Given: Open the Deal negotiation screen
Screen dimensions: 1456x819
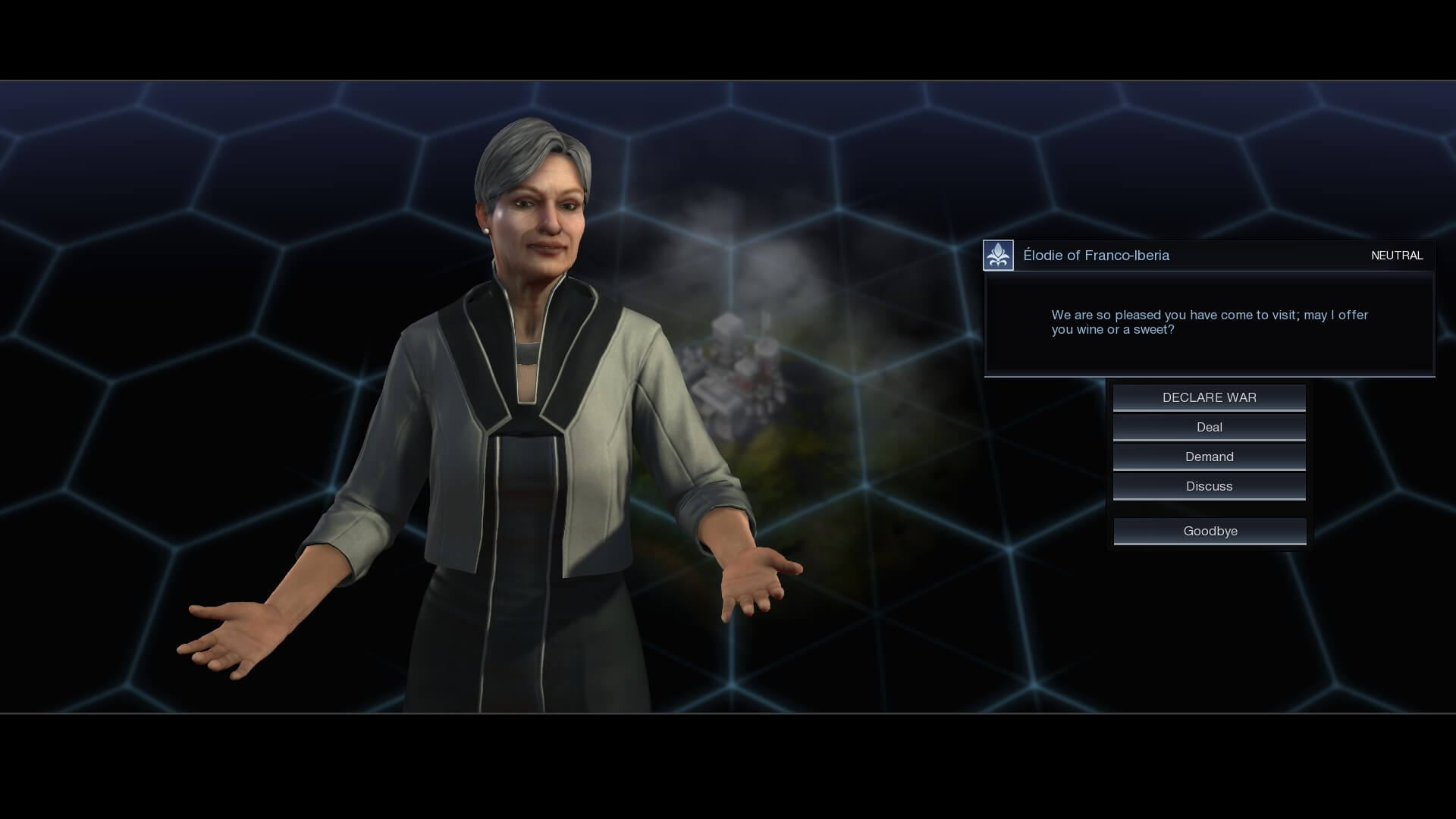Looking at the screenshot, I should [1209, 426].
